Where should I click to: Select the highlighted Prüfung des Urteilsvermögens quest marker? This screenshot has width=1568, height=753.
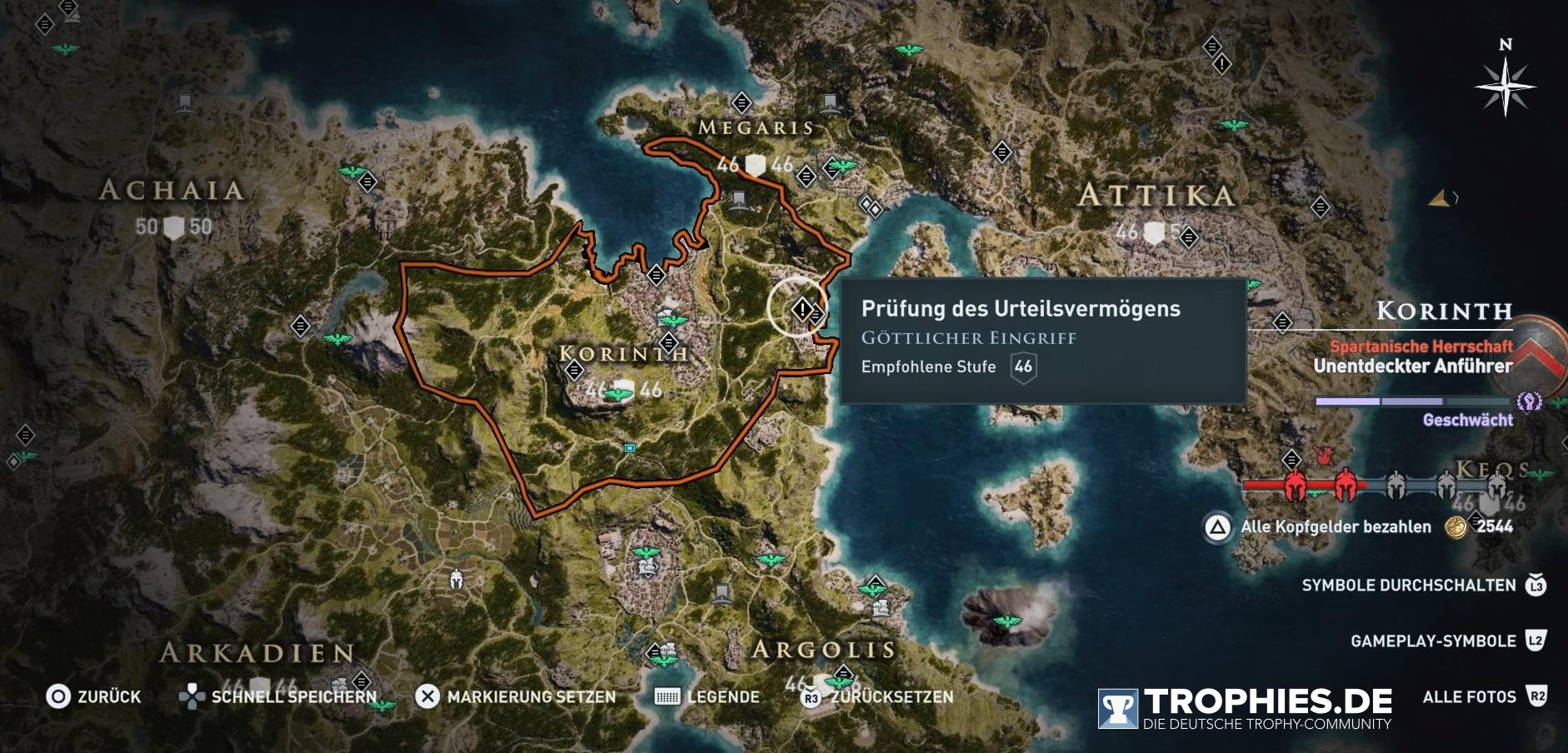(x=801, y=310)
